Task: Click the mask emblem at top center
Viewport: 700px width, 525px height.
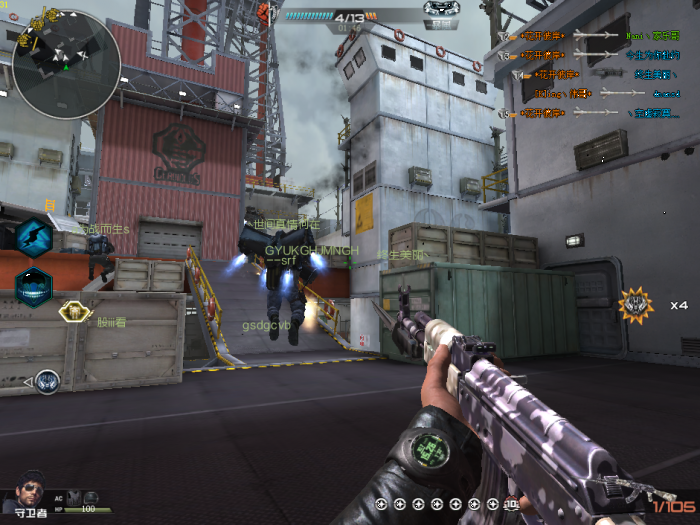Action: tap(441, 11)
